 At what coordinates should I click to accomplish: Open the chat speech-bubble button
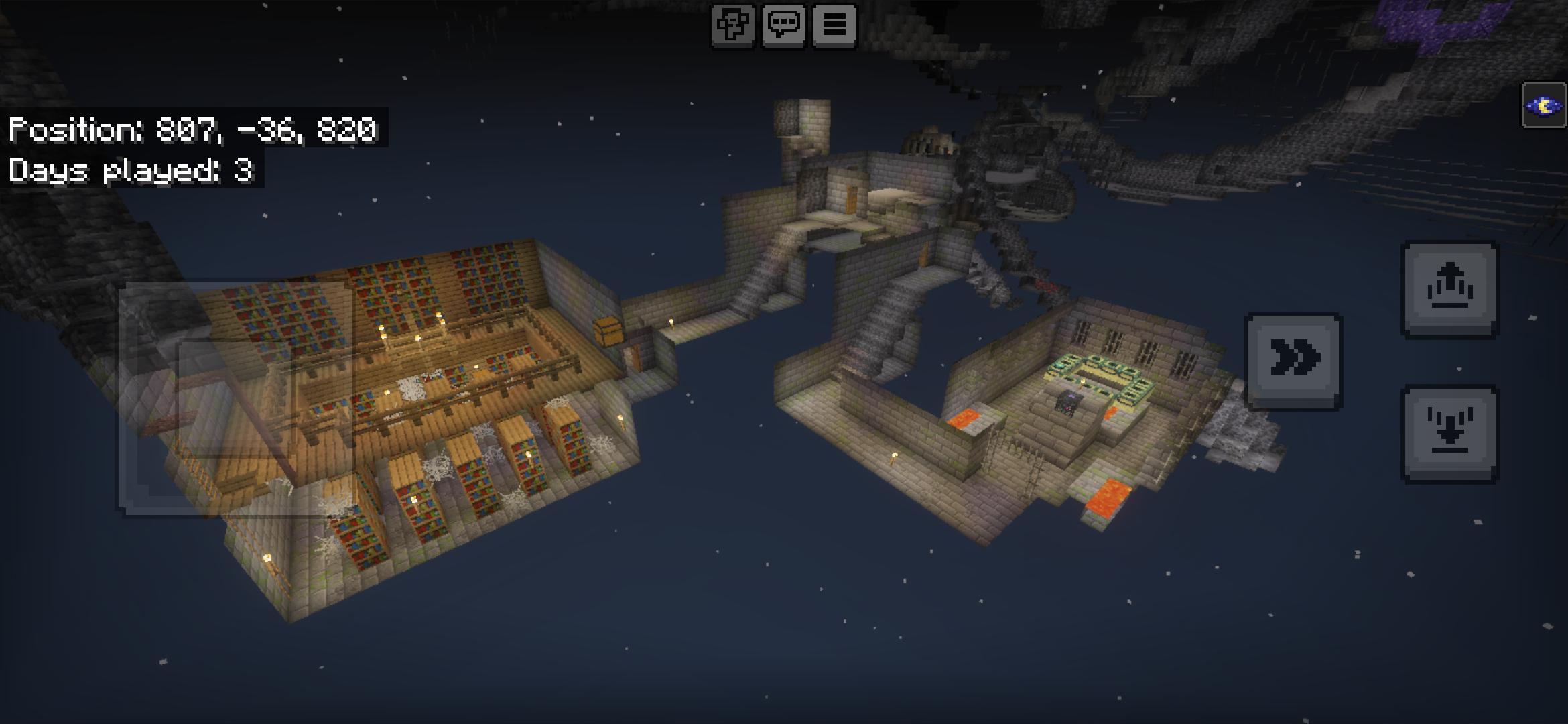pos(783,25)
